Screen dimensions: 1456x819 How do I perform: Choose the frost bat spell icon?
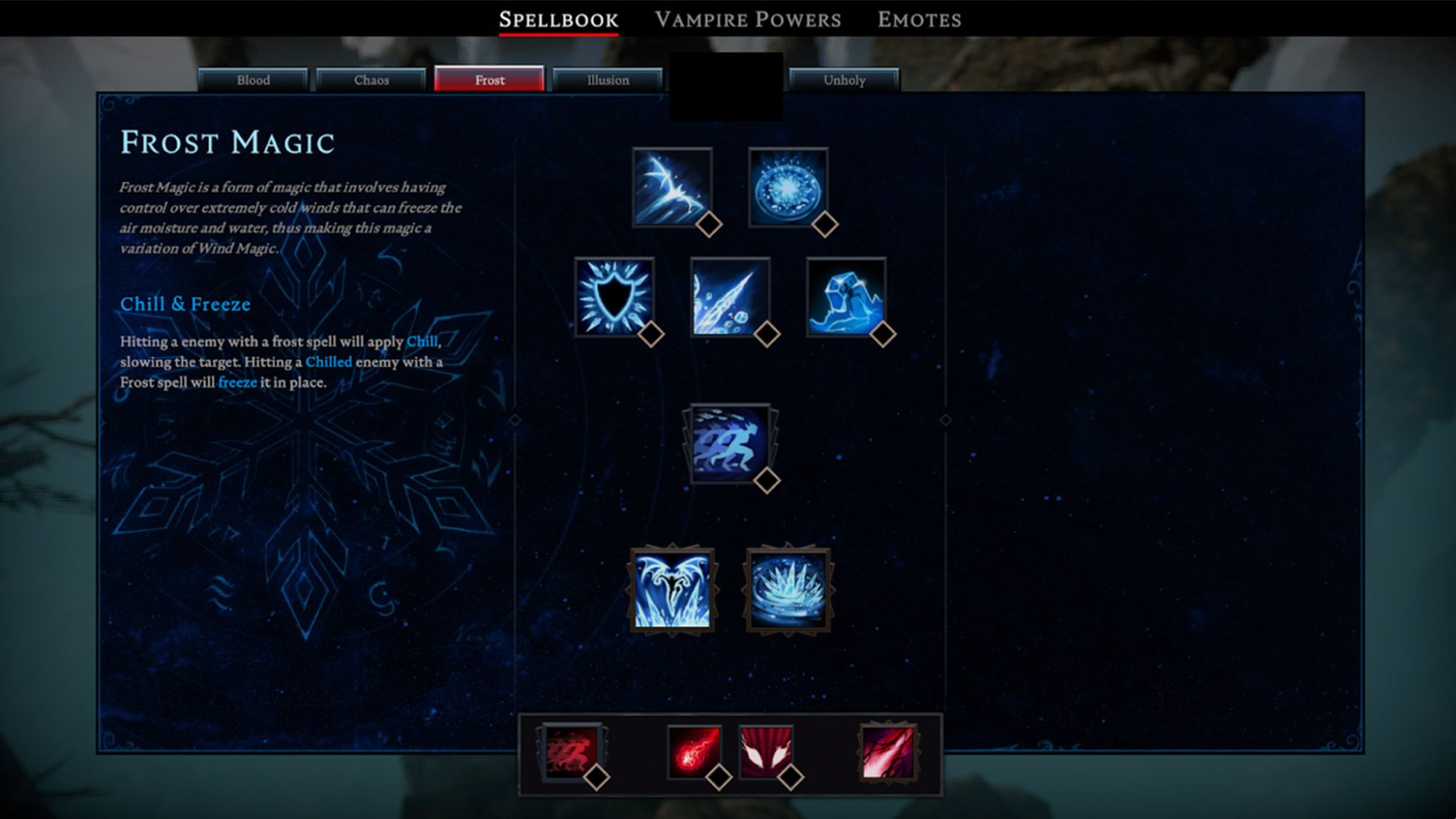click(672, 187)
